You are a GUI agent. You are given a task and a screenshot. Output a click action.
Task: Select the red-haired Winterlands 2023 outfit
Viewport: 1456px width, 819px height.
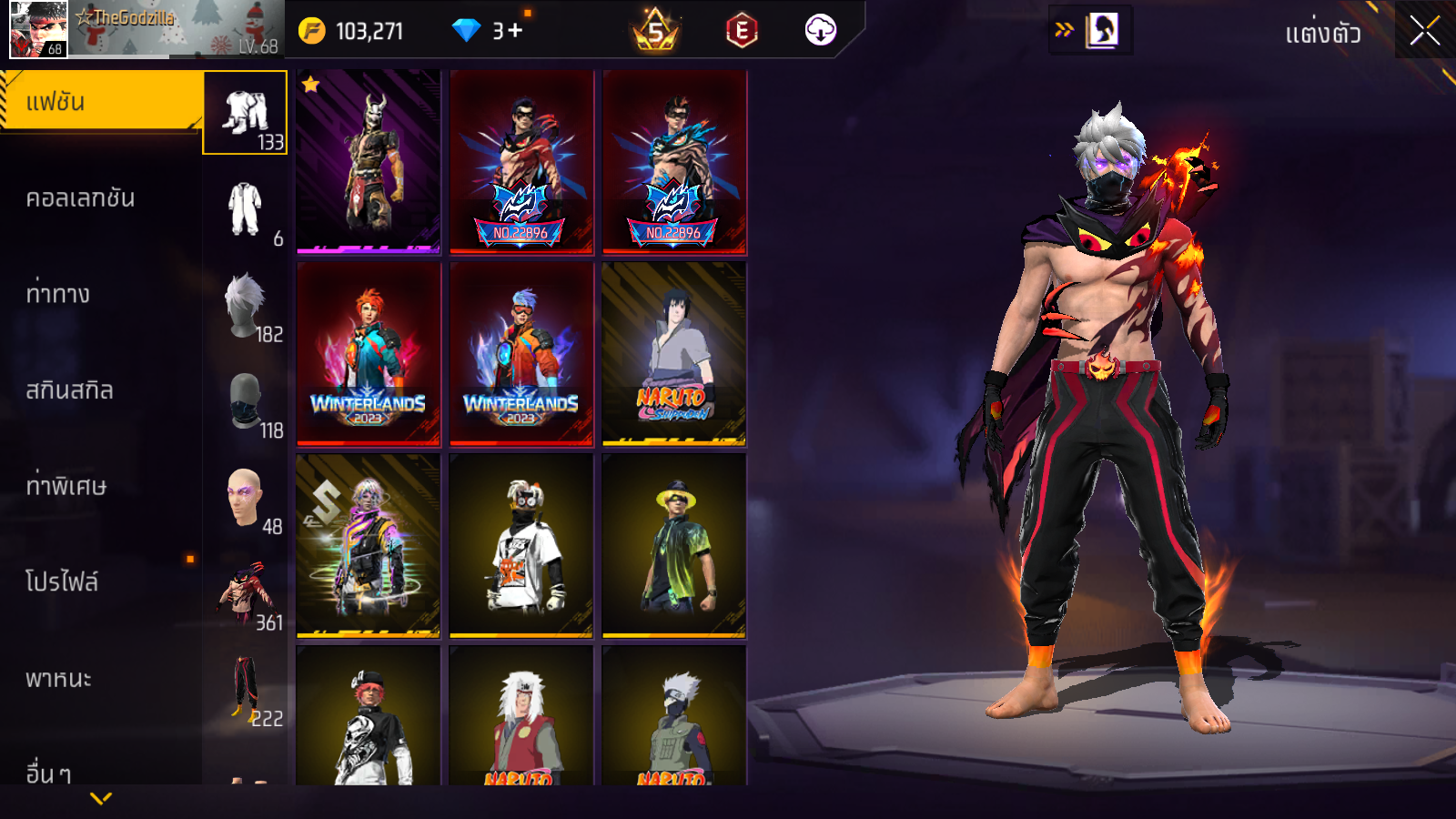tap(369, 354)
